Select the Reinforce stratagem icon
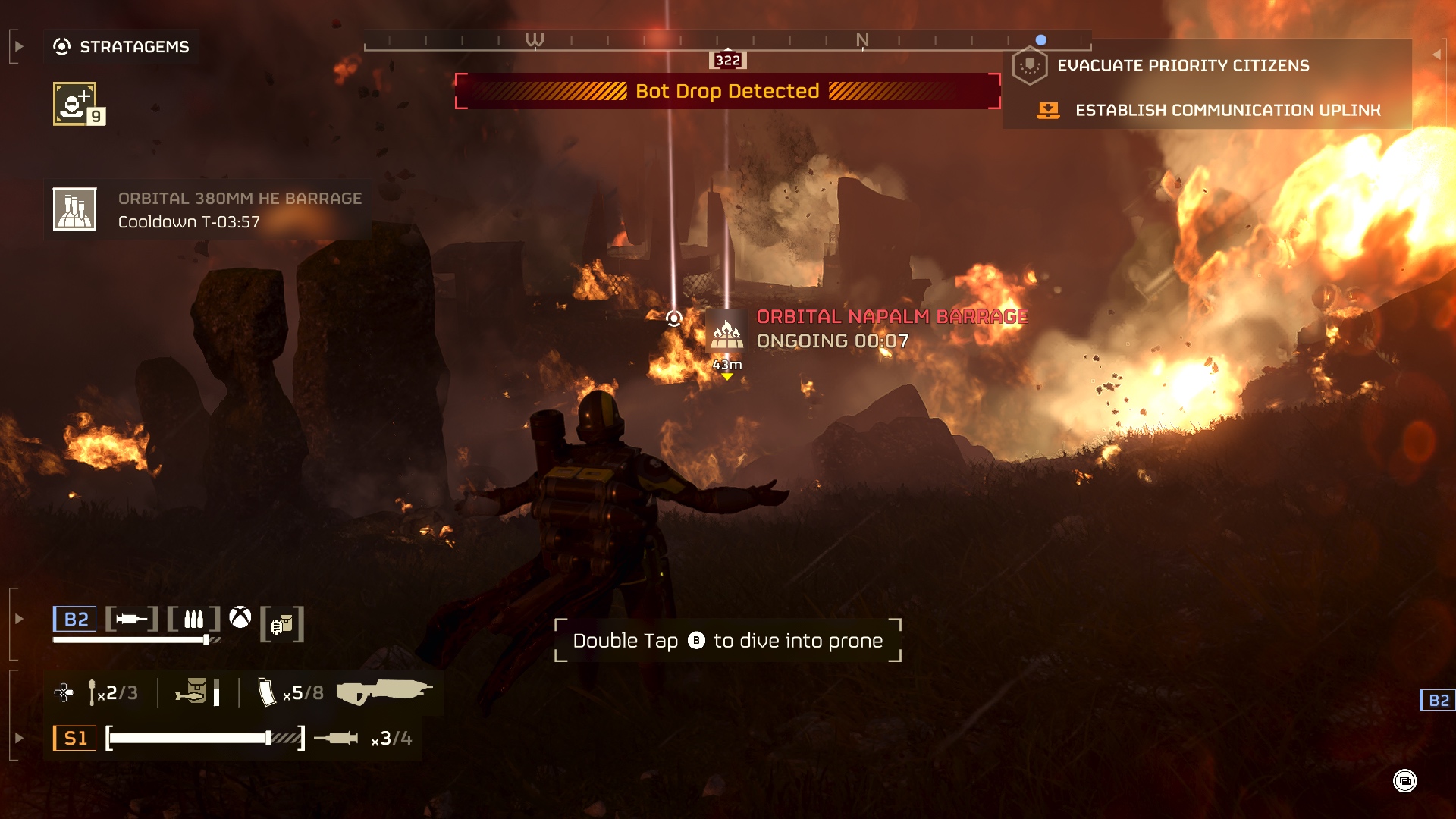Viewport: 1456px width, 819px height. pos(75,103)
